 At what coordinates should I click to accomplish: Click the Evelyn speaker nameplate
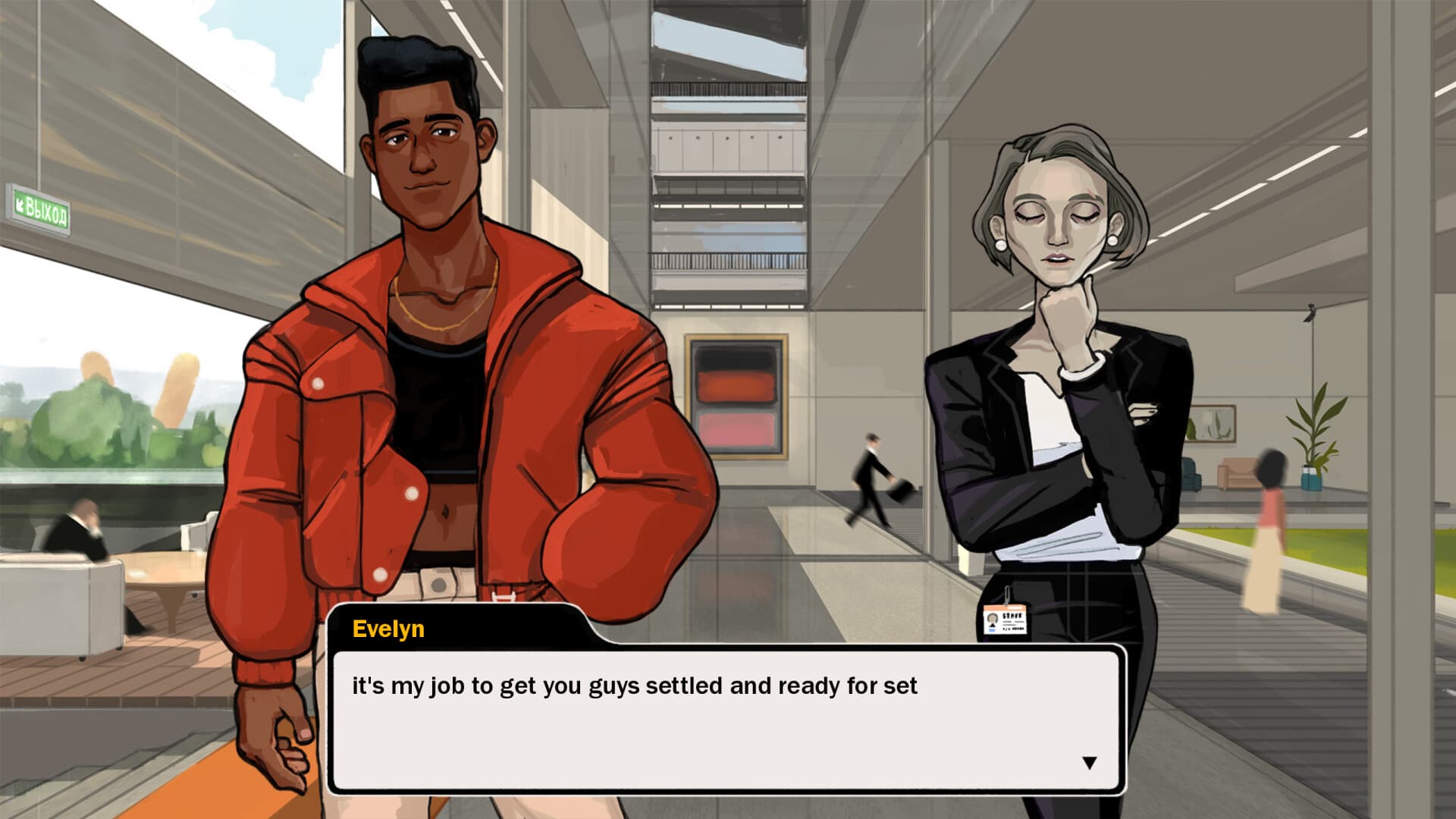(x=389, y=629)
